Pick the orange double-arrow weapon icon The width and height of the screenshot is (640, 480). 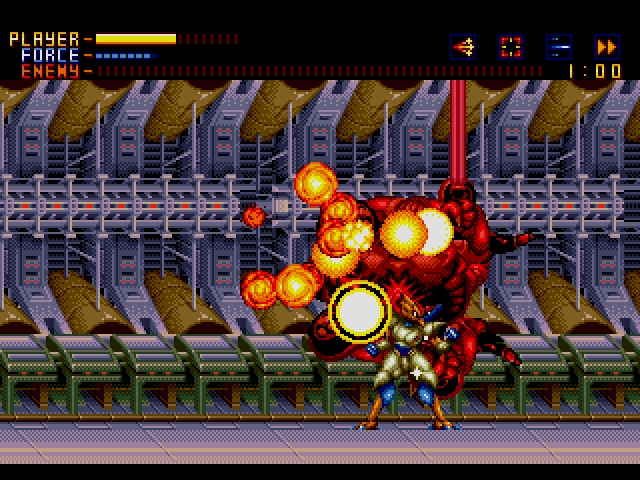(x=606, y=46)
